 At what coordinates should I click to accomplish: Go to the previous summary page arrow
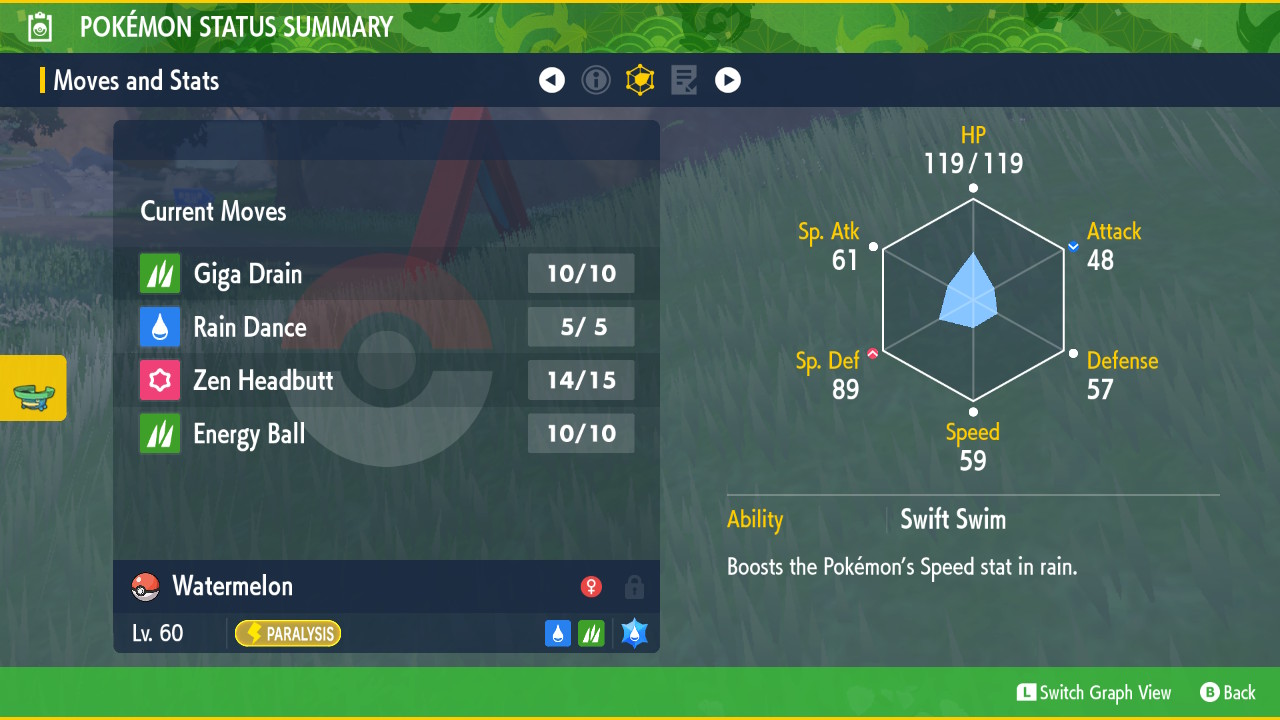(552, 80)
